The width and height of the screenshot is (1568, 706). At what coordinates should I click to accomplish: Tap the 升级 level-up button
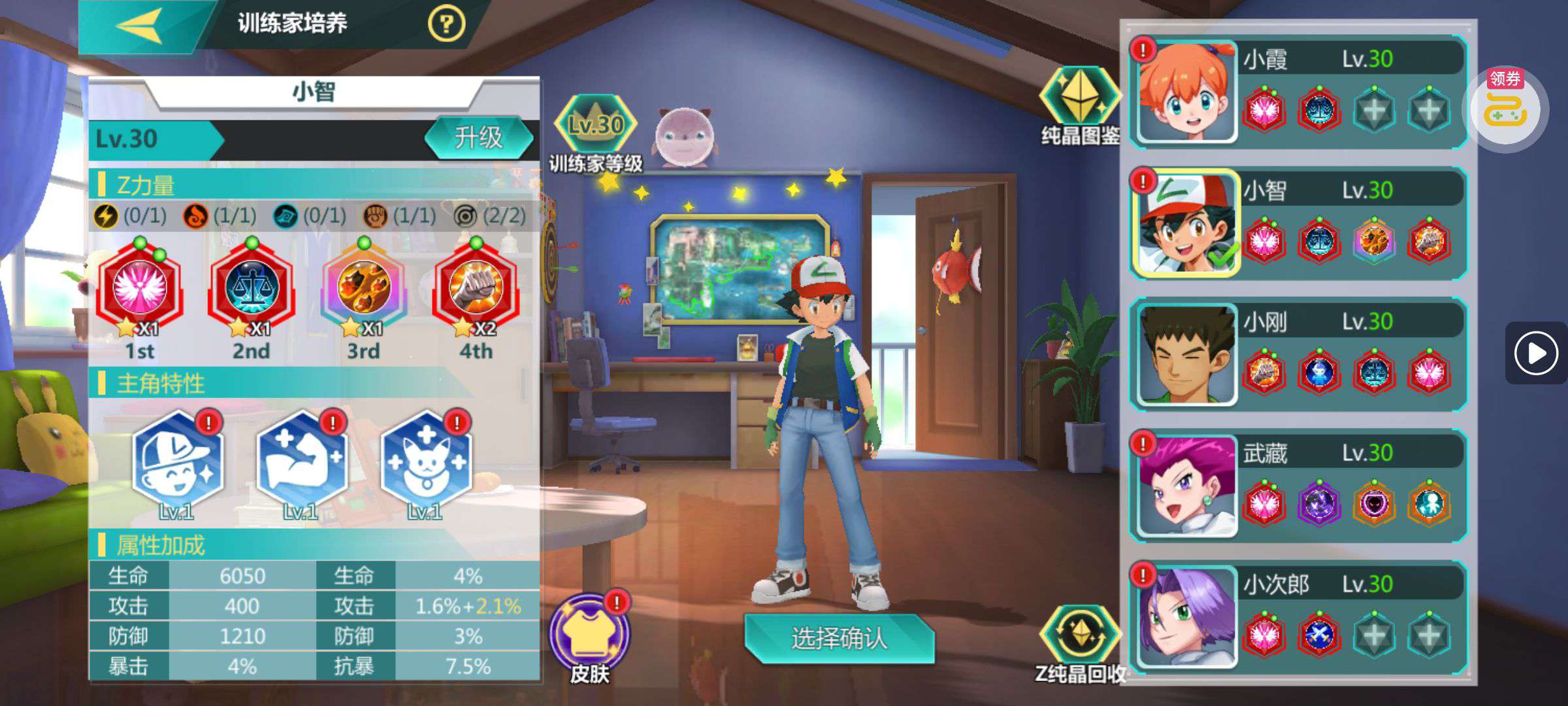pyautogui.click(x=479, y=138)
